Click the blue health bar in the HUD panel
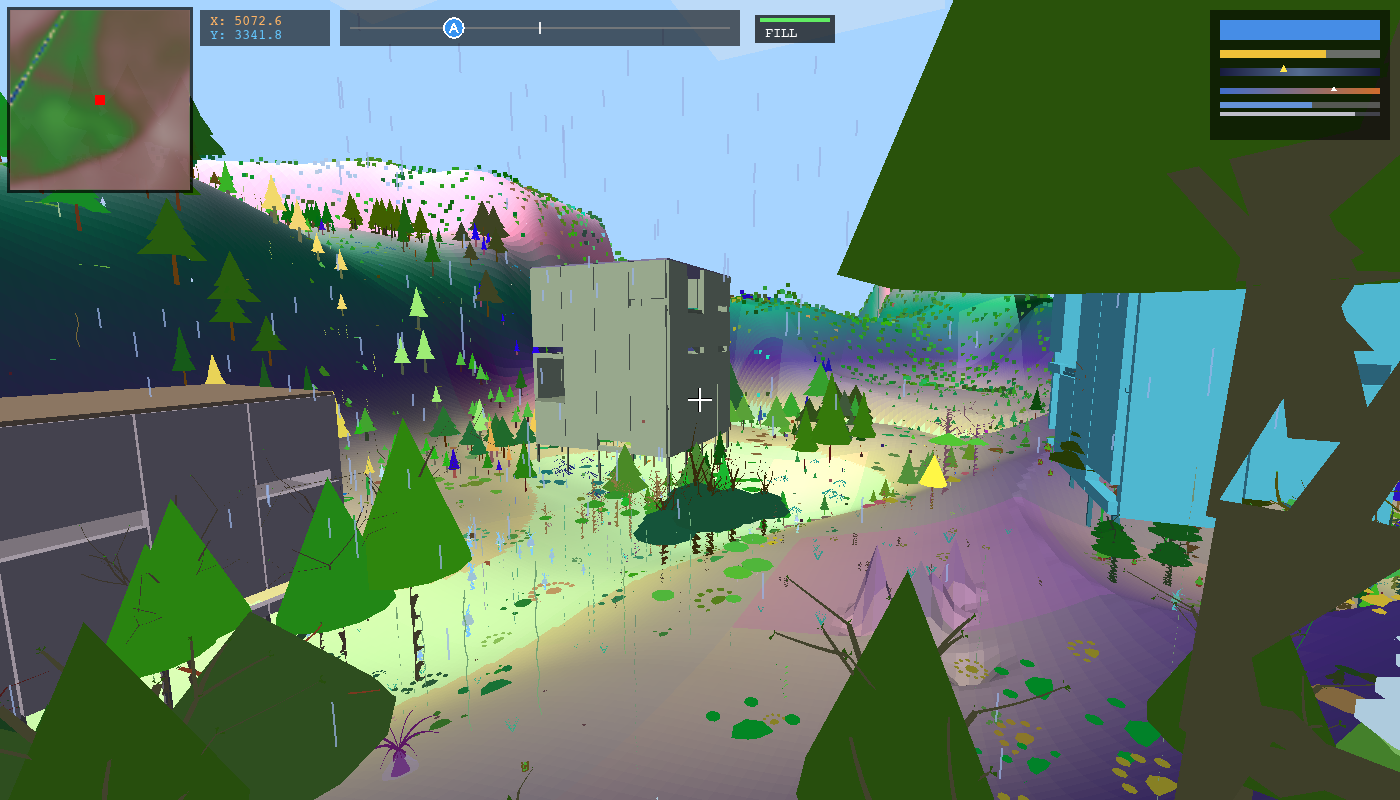The width and height of the screenshot is (1400, 800). 1300,30
